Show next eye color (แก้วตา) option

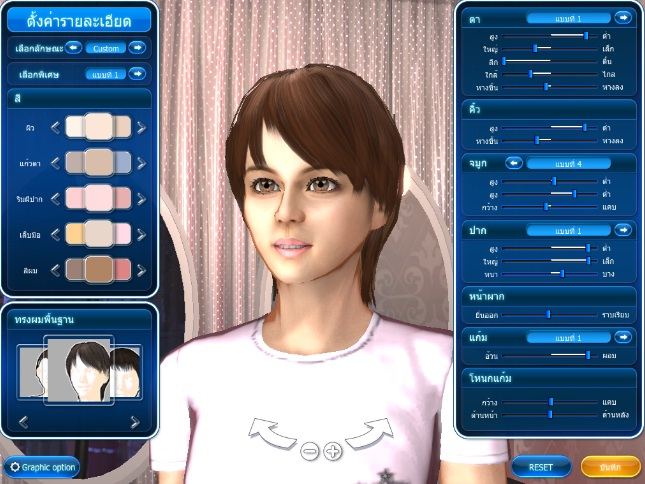pyautogui.click(x=141, y=162)
